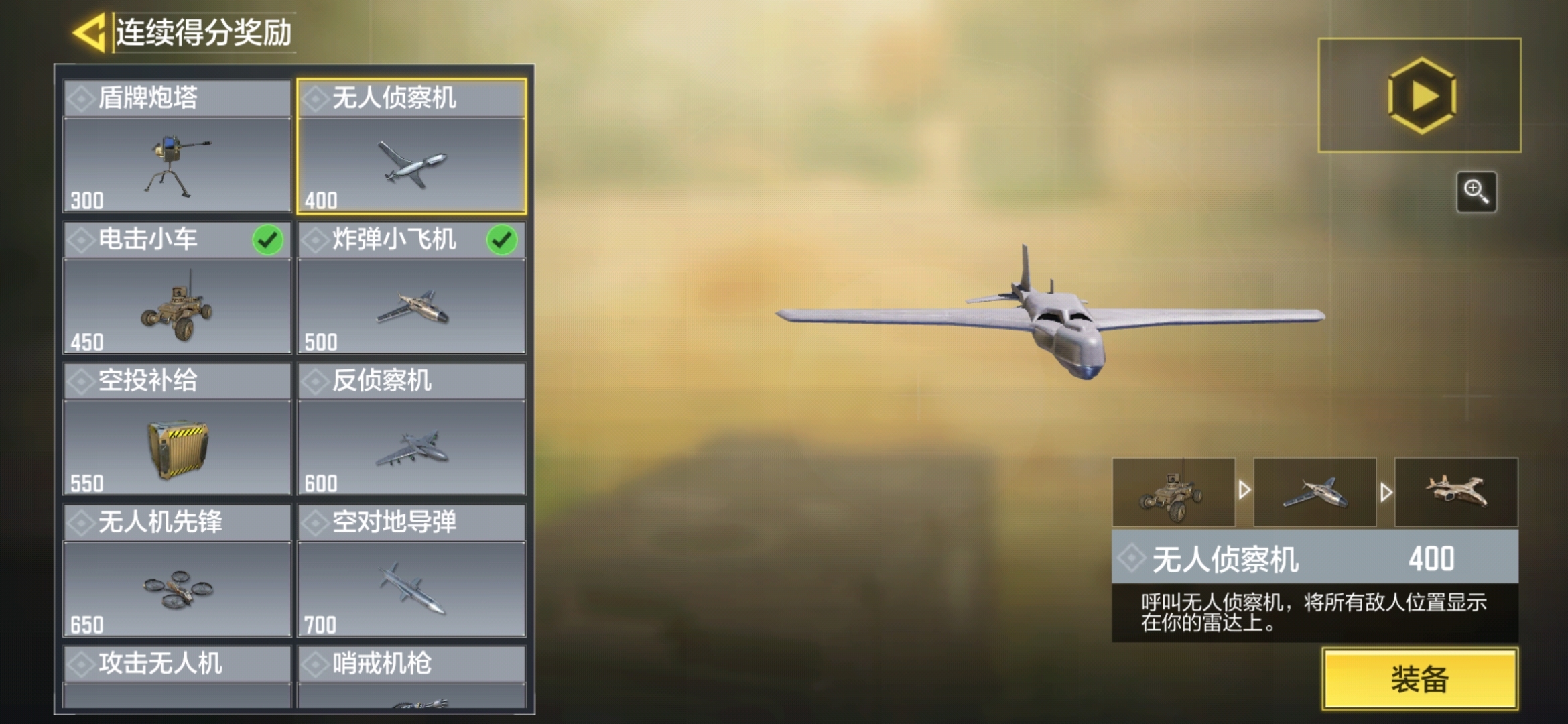
Task: Select the first equipped slot with the shock car
Action: click(x=1173, y=492)
